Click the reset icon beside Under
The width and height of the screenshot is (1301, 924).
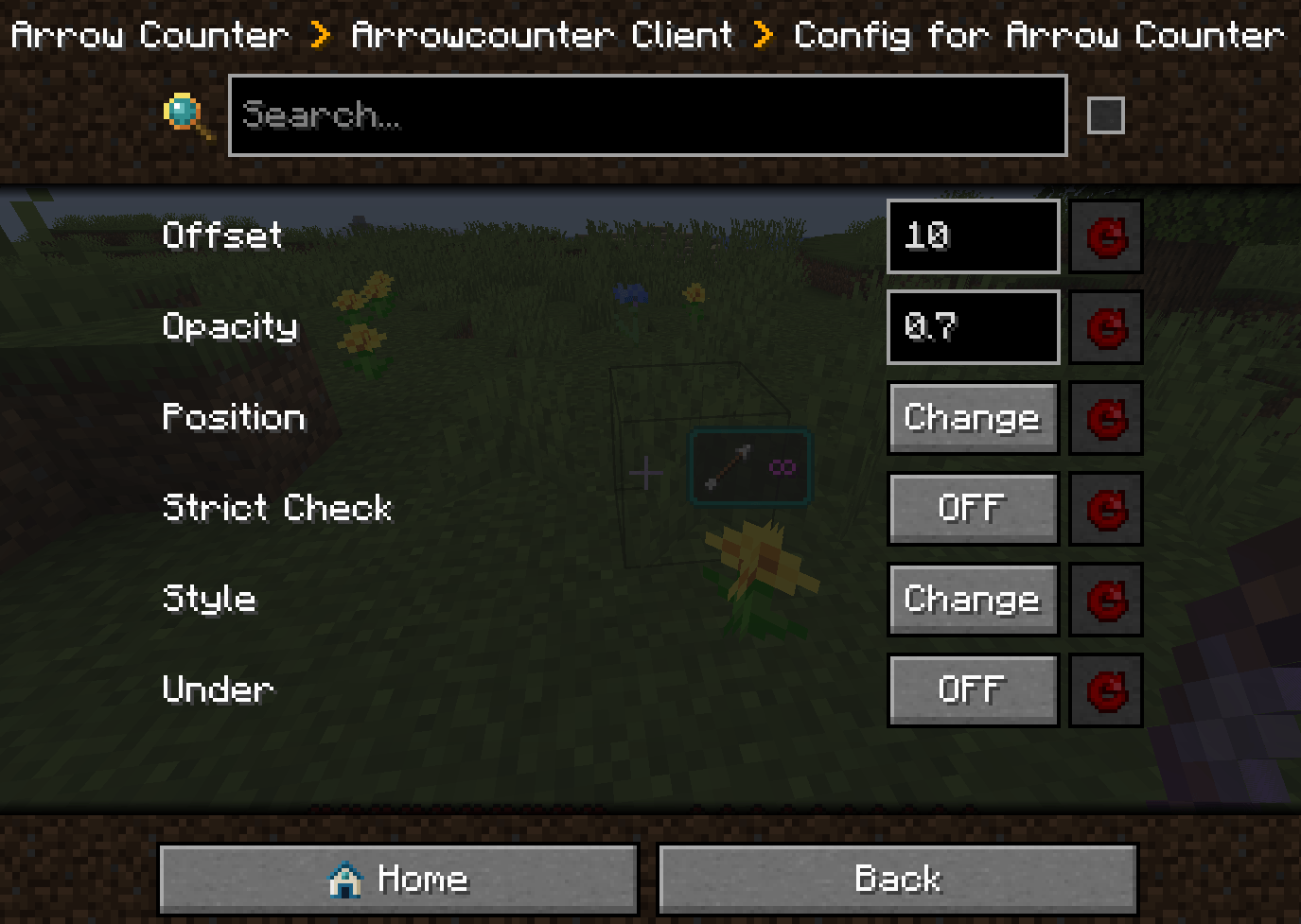point(1105,689)
